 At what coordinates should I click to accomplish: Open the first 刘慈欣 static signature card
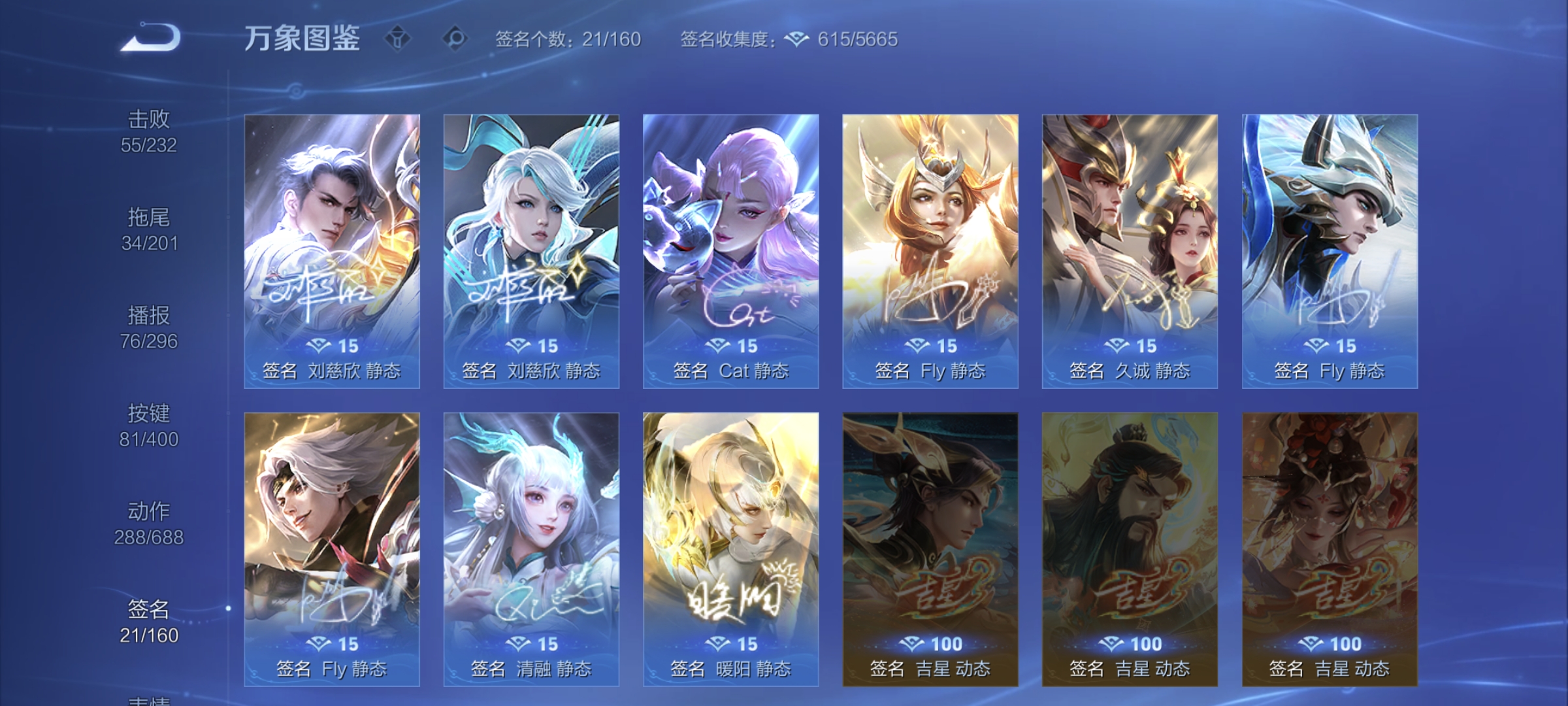pos(331,248)
